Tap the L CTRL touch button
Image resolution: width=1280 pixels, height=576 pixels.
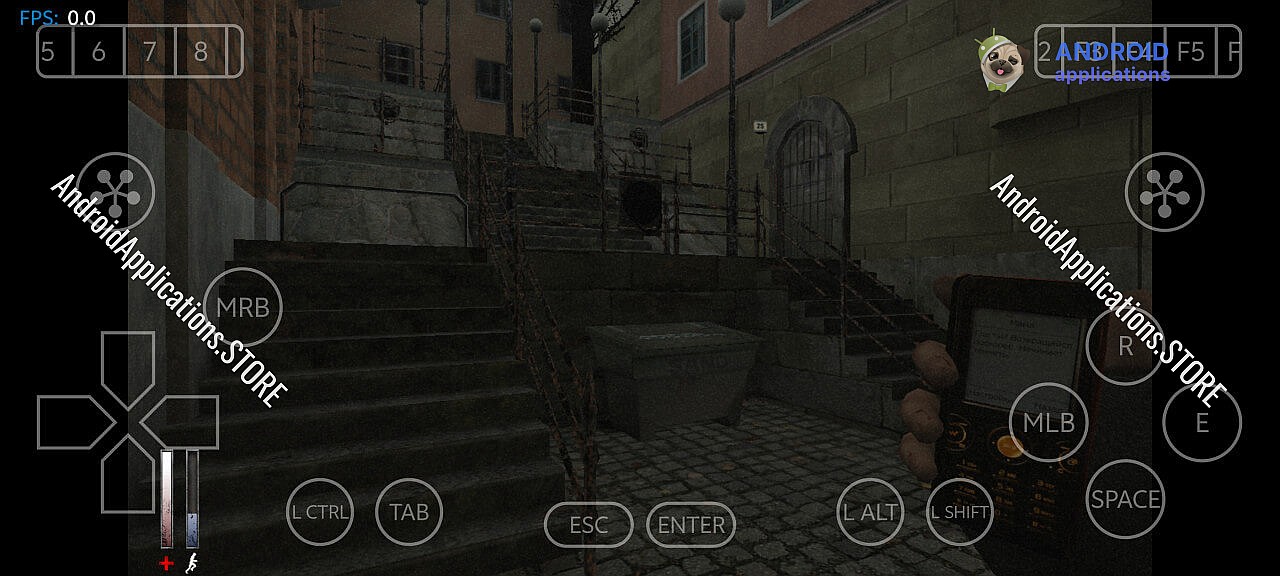(x=320, y=512)
